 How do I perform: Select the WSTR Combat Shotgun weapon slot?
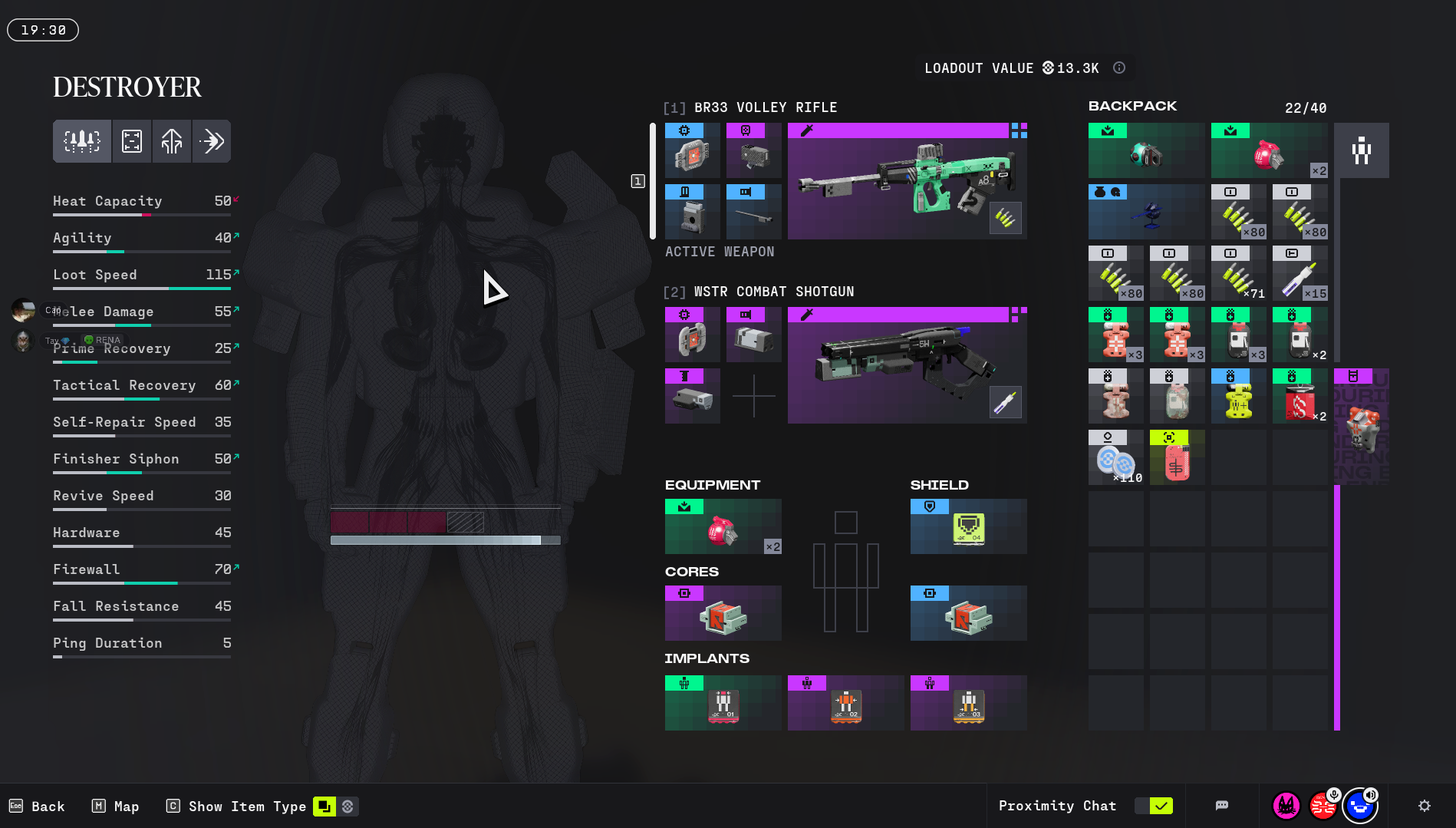(907, 365)
